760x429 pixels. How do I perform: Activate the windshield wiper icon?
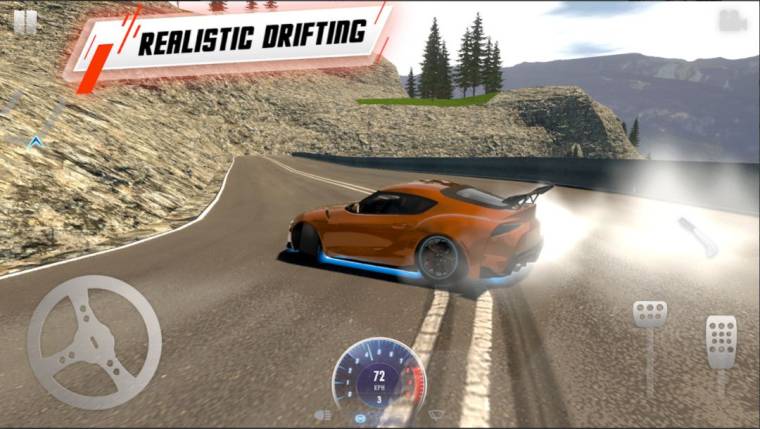[436, 413]
